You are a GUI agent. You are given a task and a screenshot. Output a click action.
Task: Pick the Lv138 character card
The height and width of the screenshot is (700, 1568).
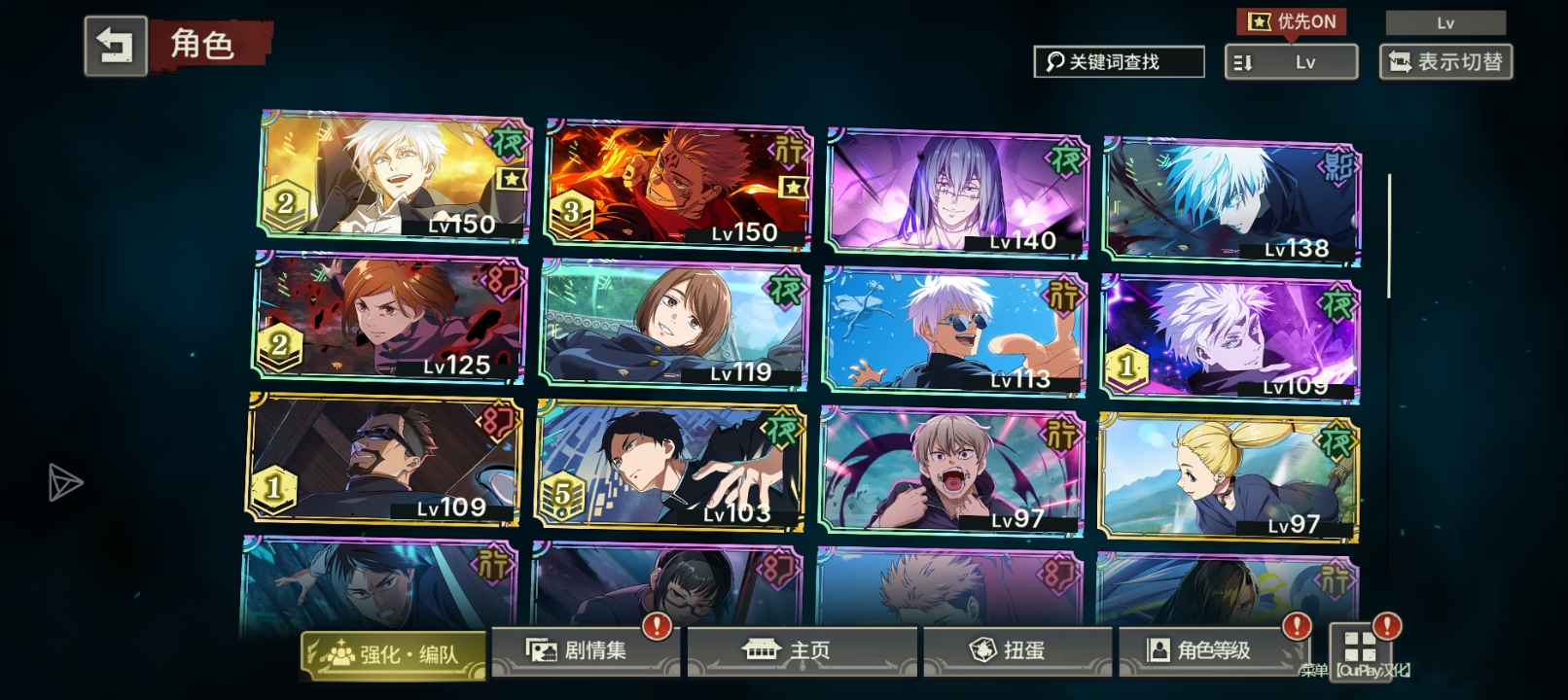pyautogui.click(x=1231, y=201)
